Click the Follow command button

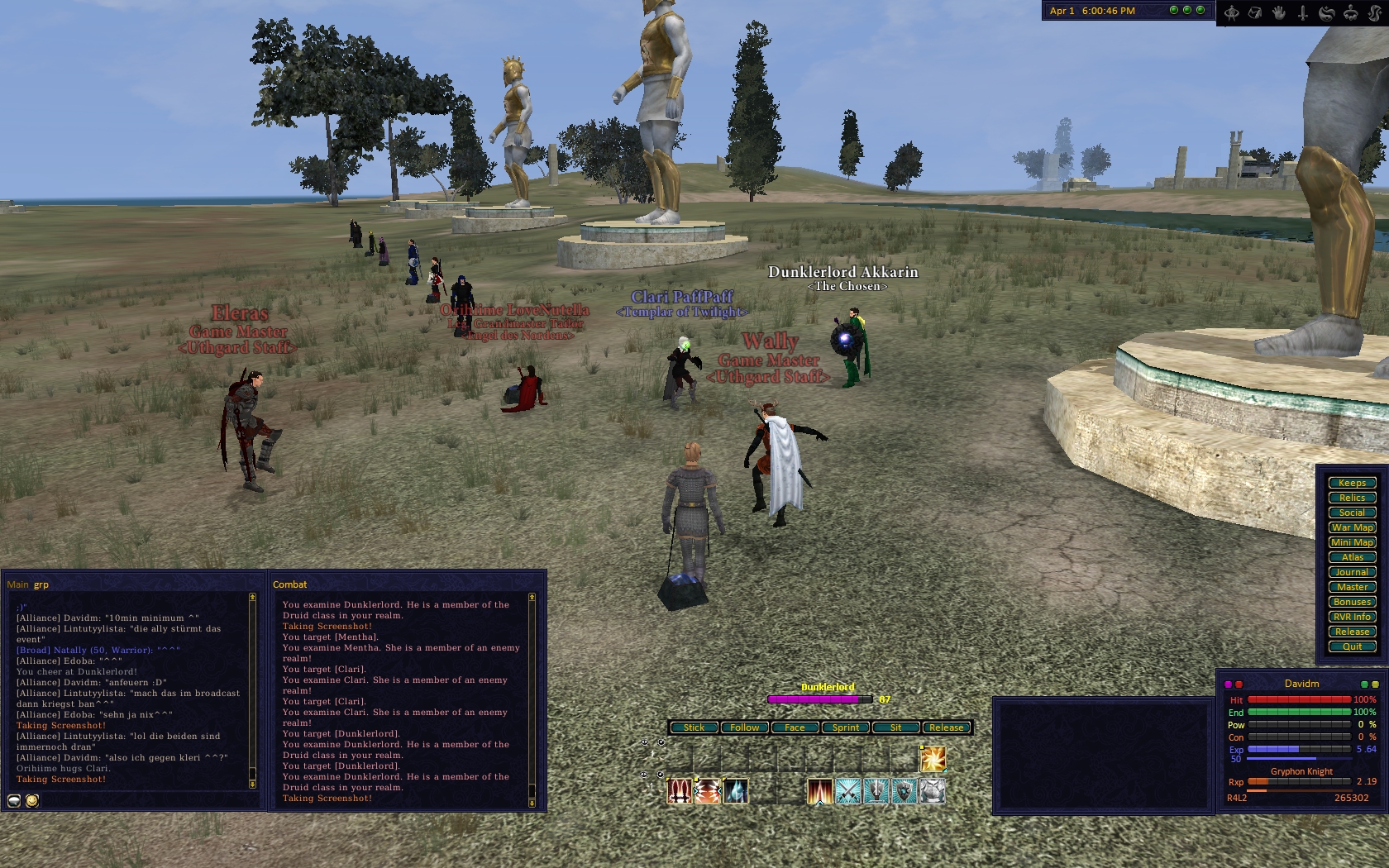[744, 727]
